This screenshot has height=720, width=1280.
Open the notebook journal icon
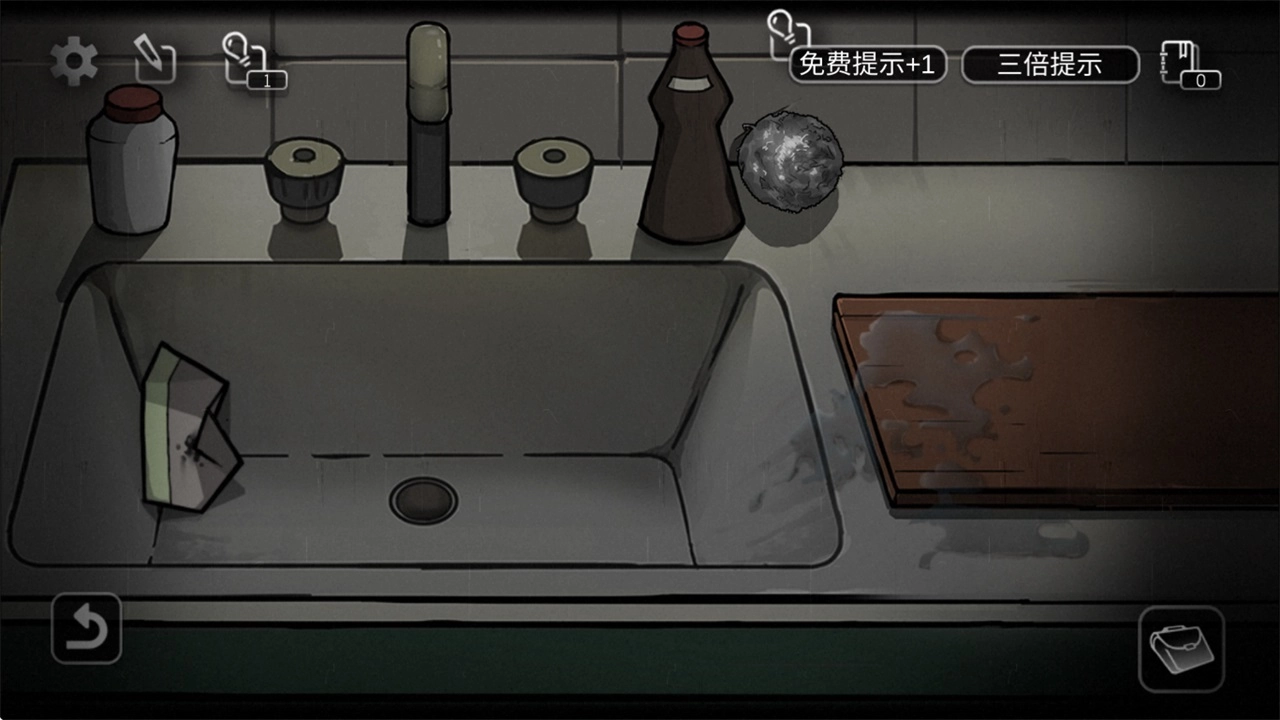(1188, 64)
